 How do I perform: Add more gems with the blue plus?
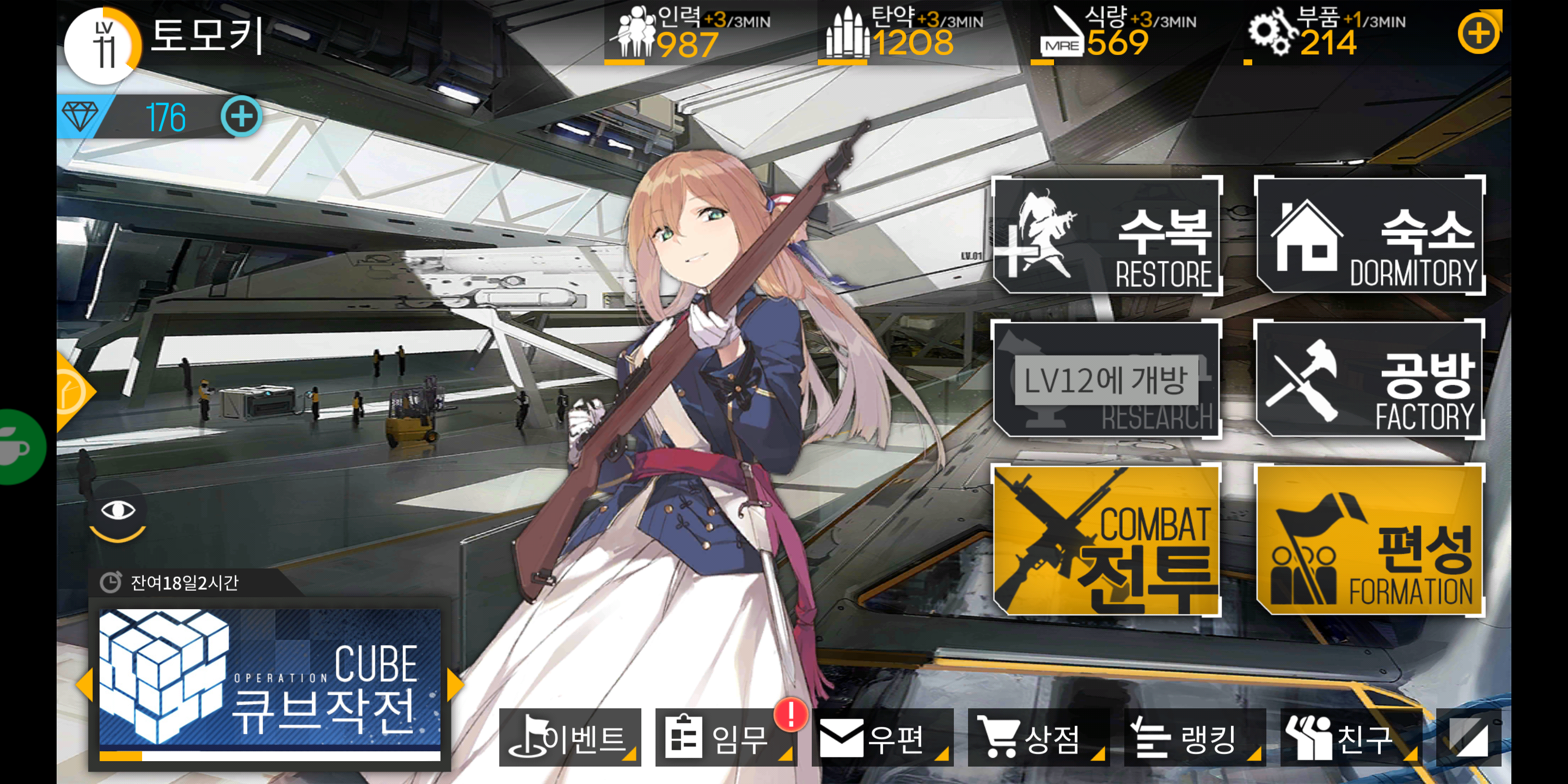241,117
